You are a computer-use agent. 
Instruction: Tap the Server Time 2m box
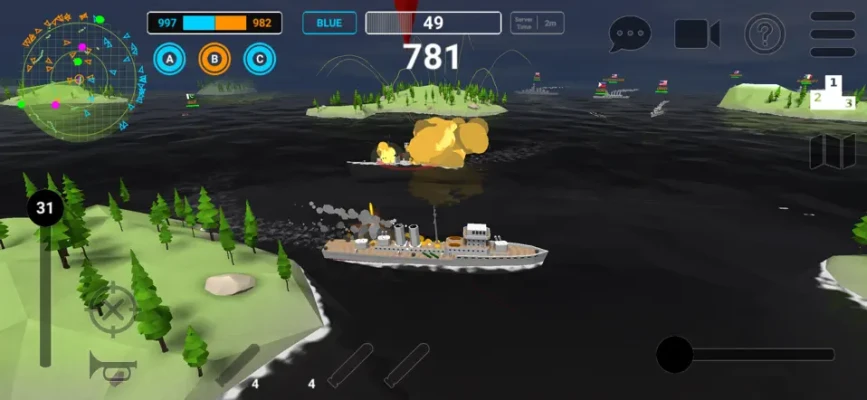coord(537,23)
